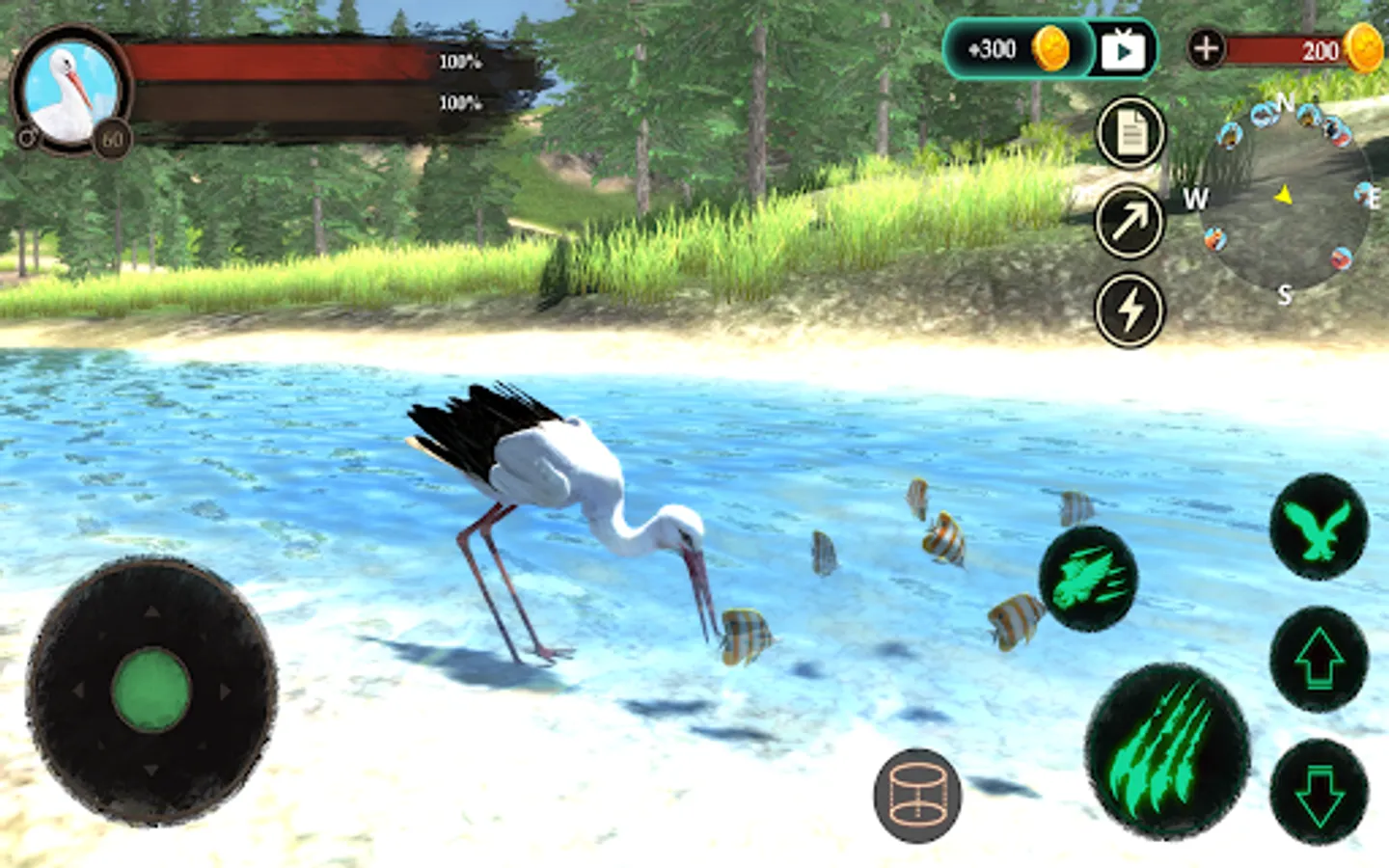Open the document quest log icon
The width and height of the screenshot is (1389, 868).
(x=1130, y=133)
